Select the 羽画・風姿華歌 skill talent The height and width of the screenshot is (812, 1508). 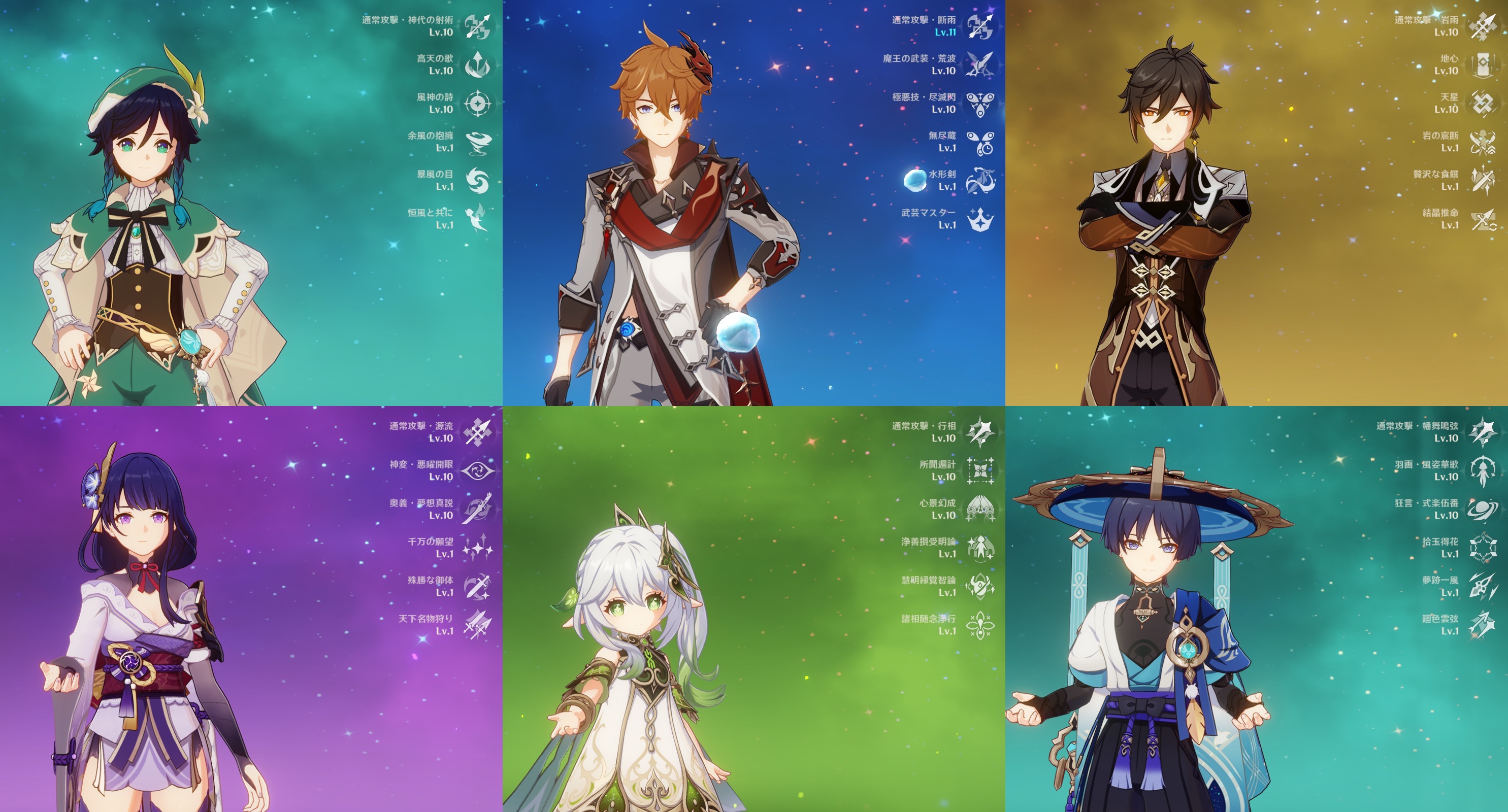point(1482,470)
